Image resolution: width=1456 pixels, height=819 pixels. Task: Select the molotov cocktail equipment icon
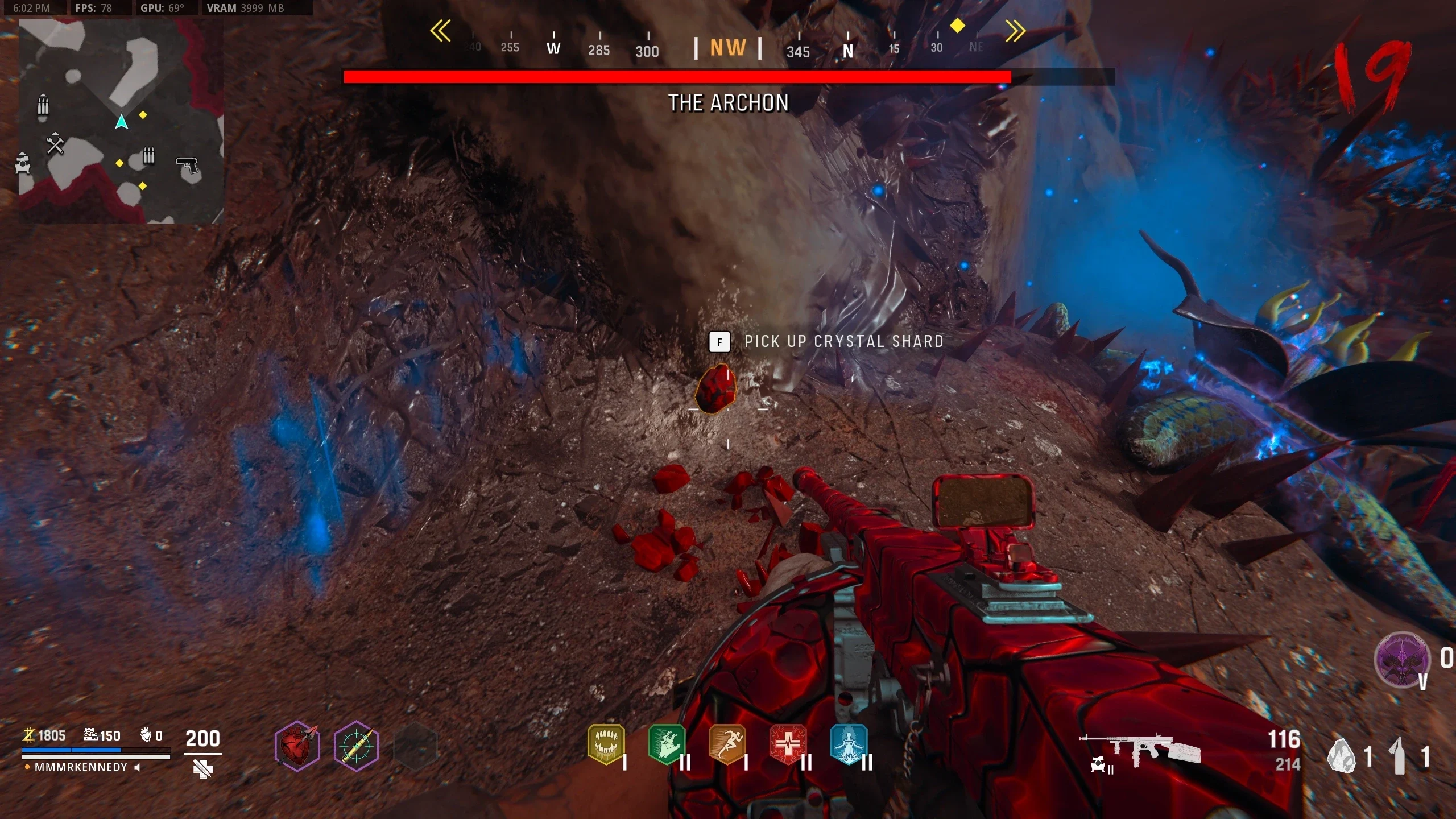point(1398,756)
